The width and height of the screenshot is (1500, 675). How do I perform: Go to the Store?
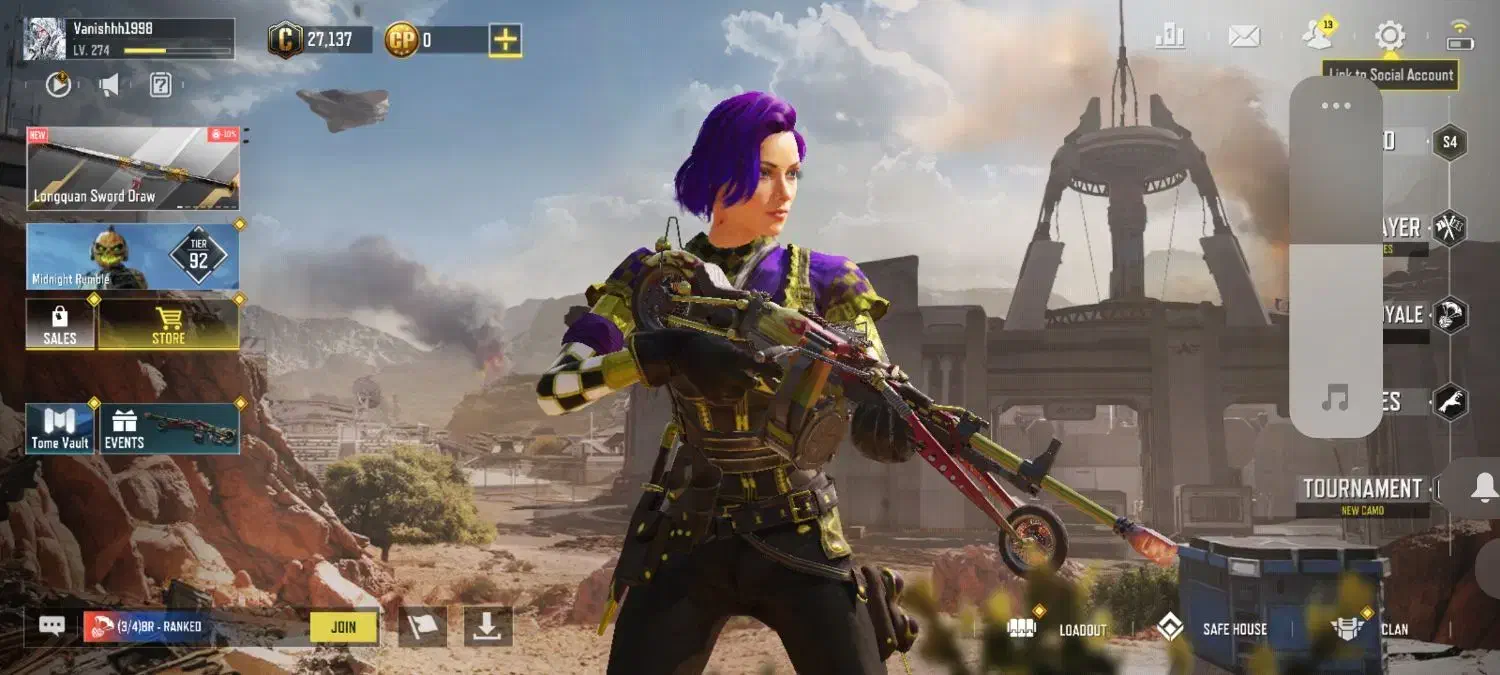(168, 324)
